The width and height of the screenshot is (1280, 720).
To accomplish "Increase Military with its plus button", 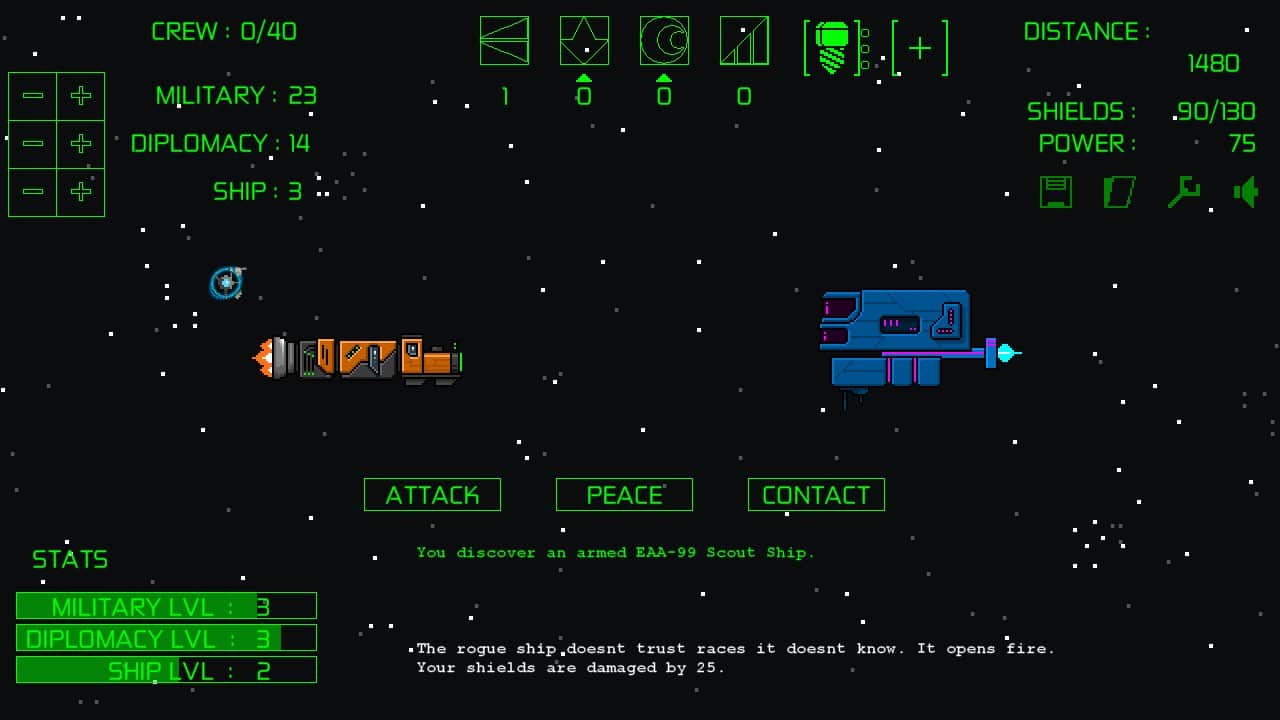I will 81,96.
